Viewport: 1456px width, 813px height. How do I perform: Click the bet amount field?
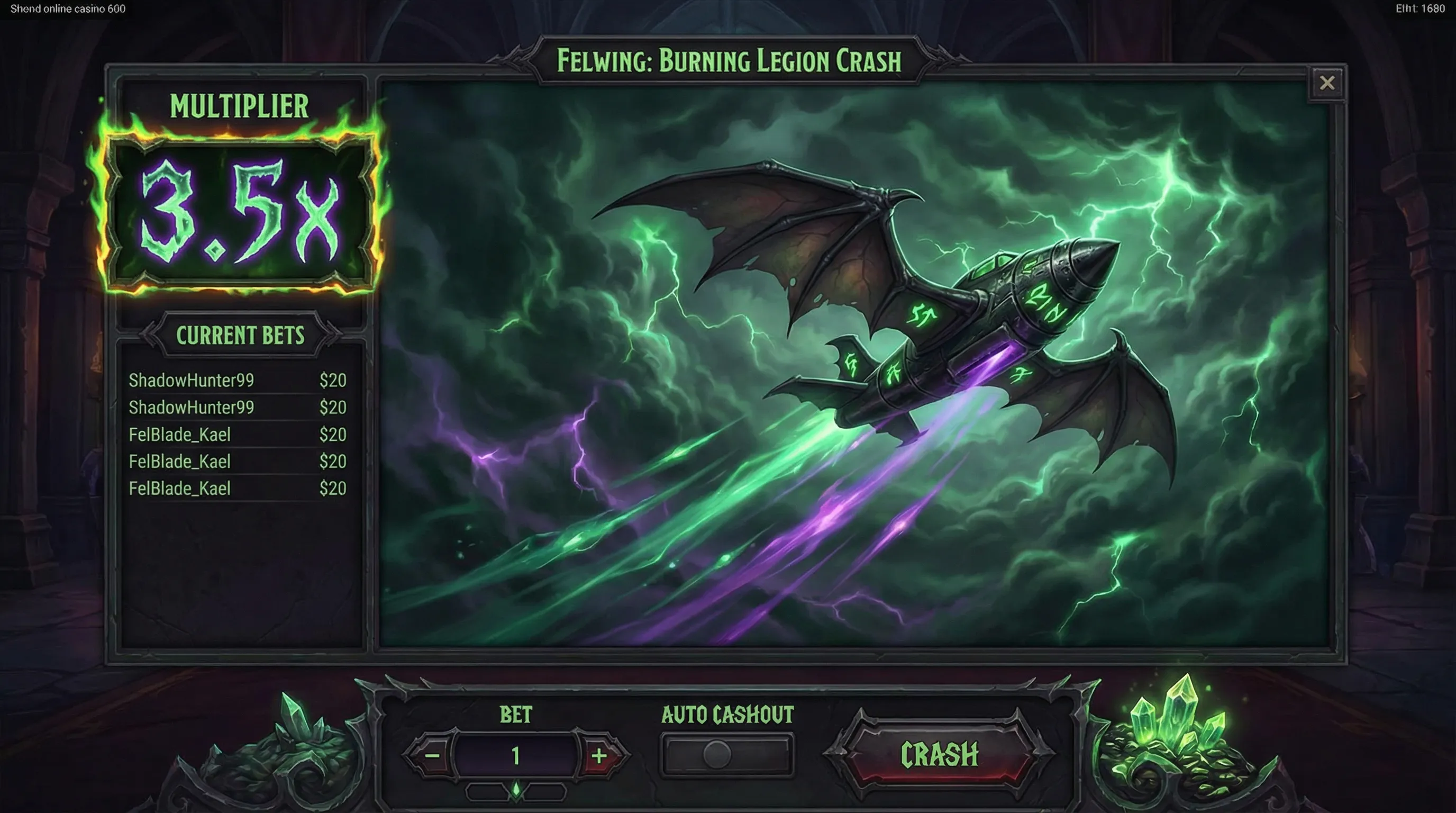[515, 755]
